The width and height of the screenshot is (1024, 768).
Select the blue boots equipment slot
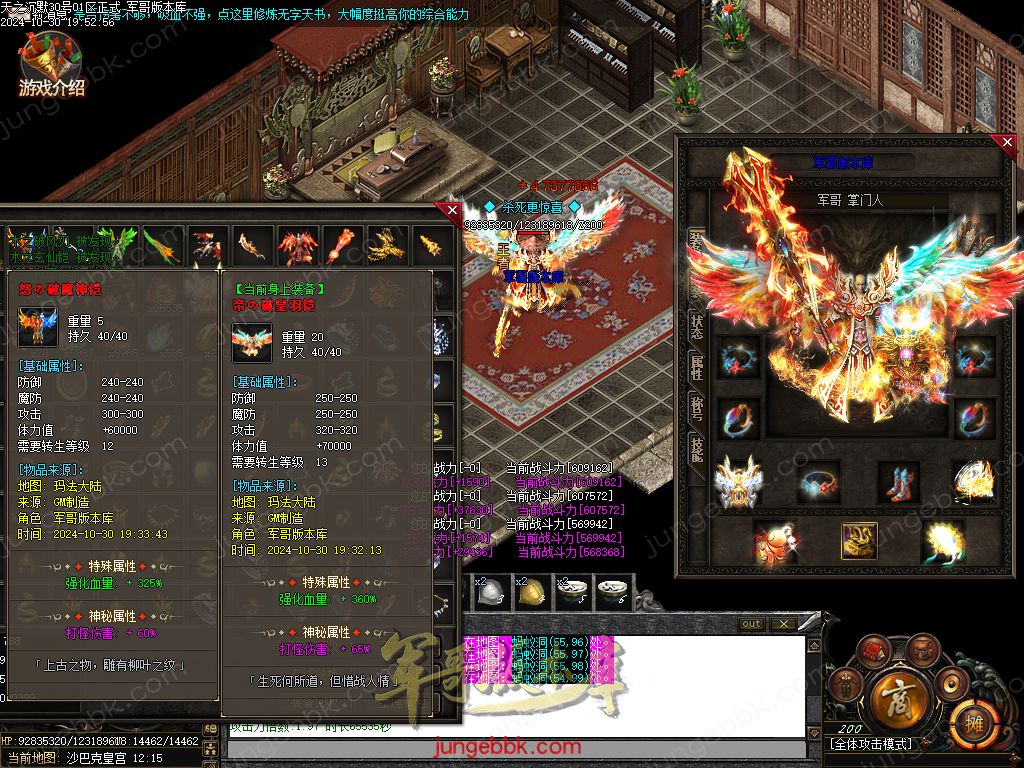coord(896,481)
